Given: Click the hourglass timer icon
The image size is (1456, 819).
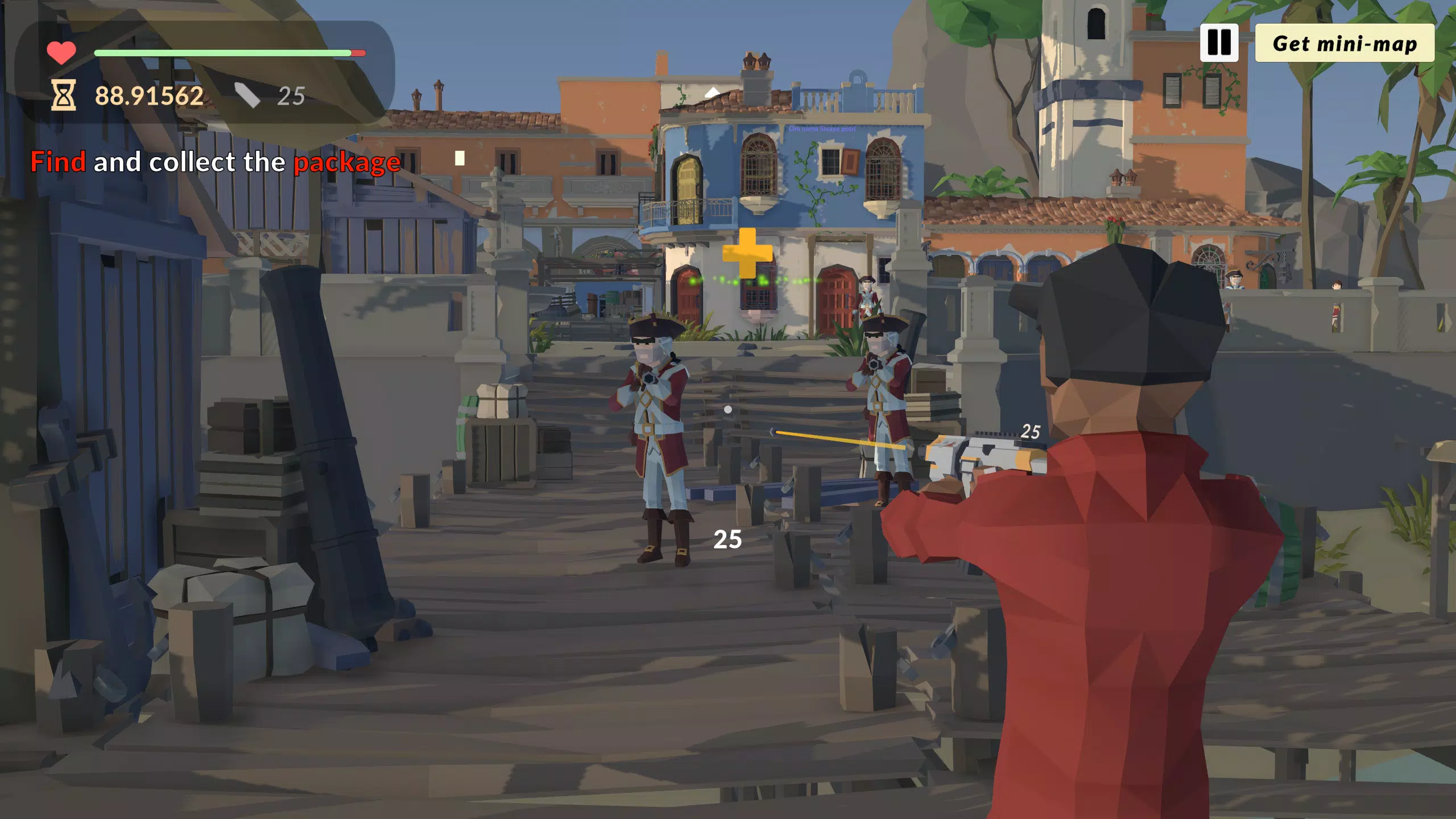Looking at the screenshot, I should tap(63, 94).
